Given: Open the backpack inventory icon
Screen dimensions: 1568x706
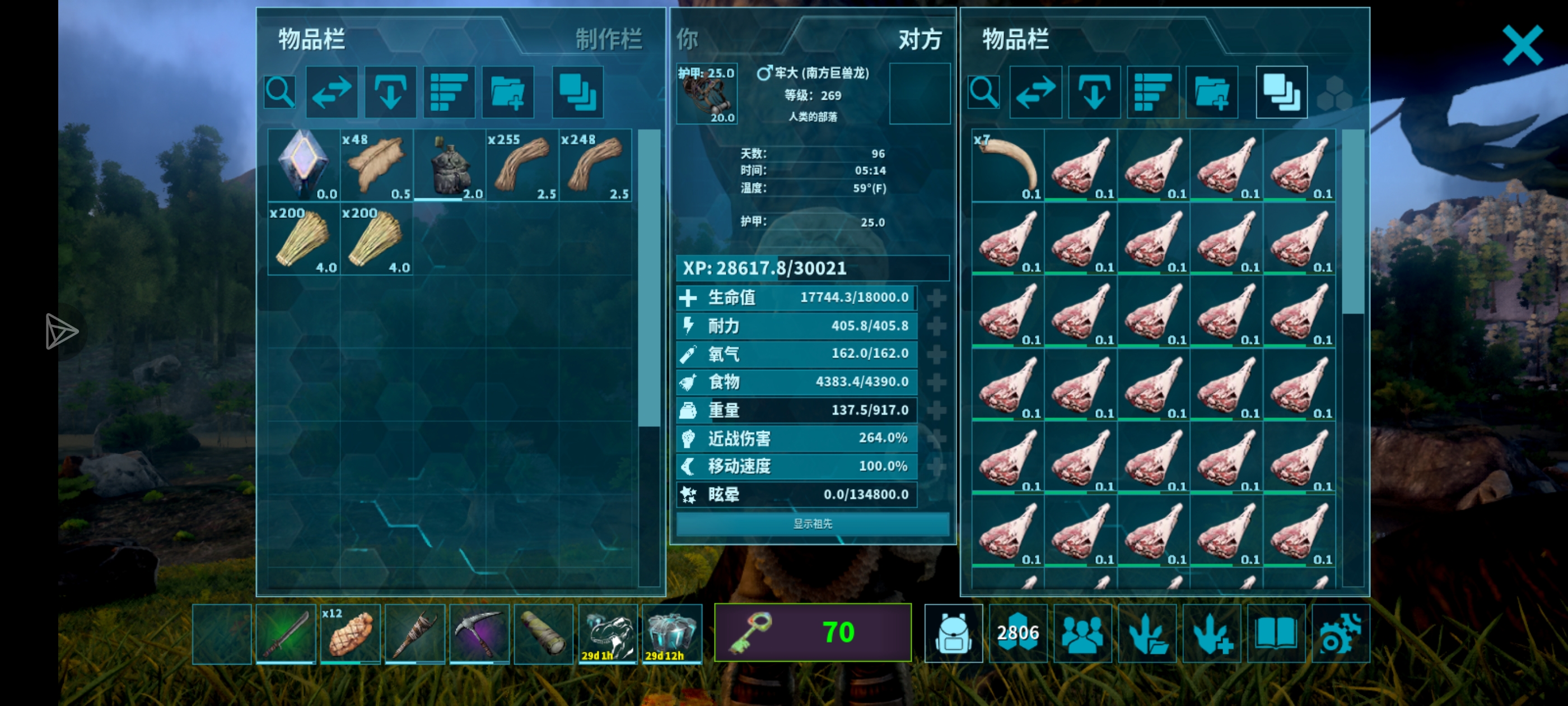Looking at the screenshot, I should (x=953, y=633).
